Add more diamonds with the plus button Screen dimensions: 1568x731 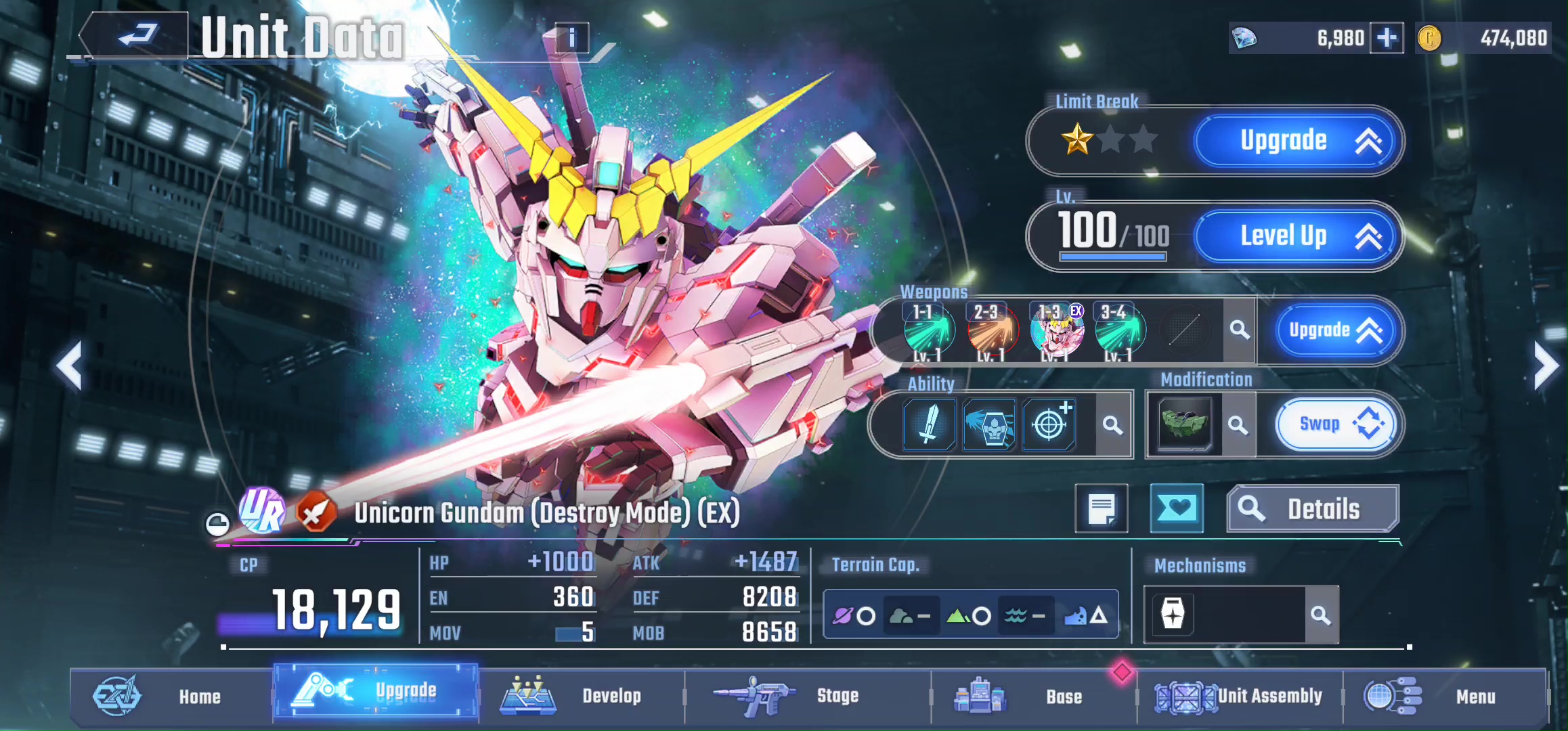click(x=1386, y=38)
